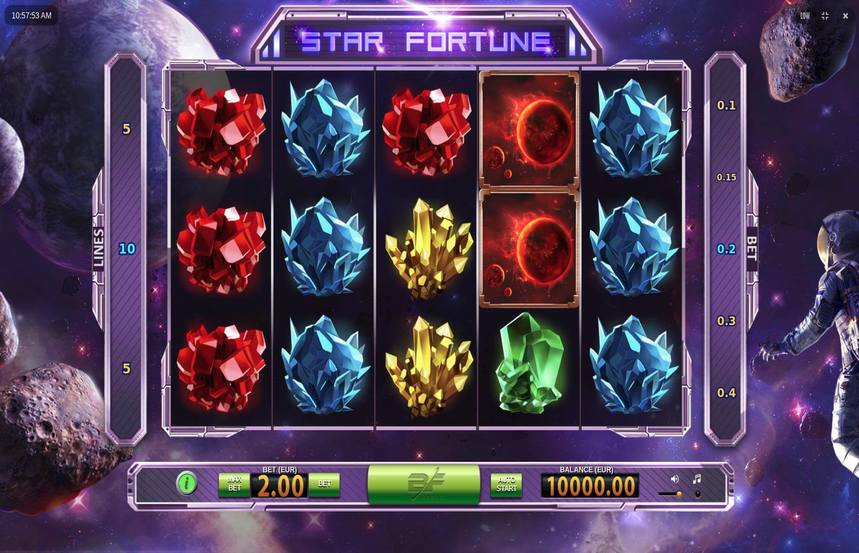Click the Max Bet button
The width and height of the screenshot is (859, 553).
point(234,485)
